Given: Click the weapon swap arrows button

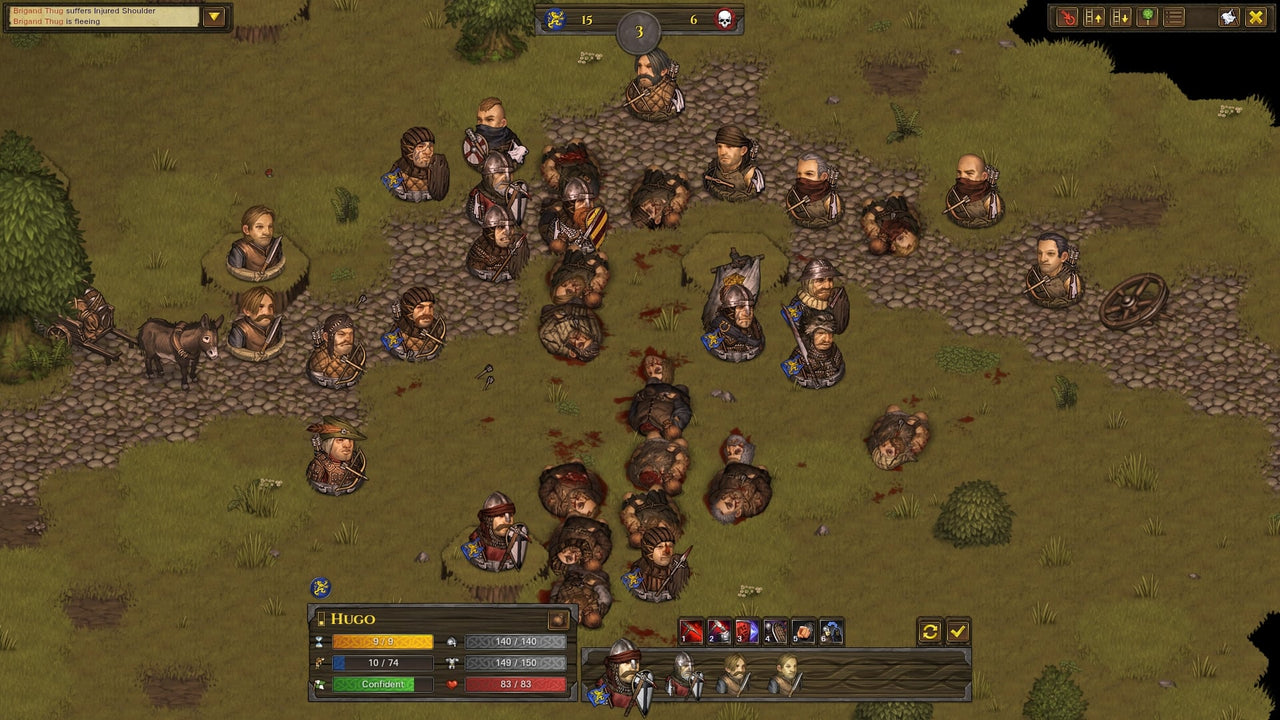Looking at the screenshot, I should [x=929, y=629].
